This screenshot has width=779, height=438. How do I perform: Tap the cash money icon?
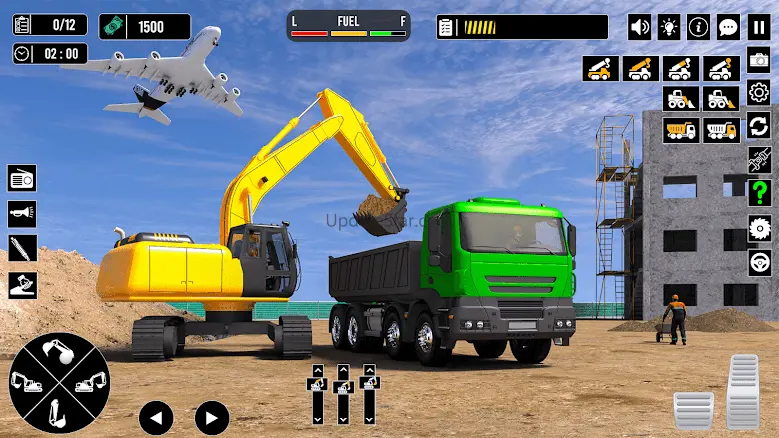[112, 26]
